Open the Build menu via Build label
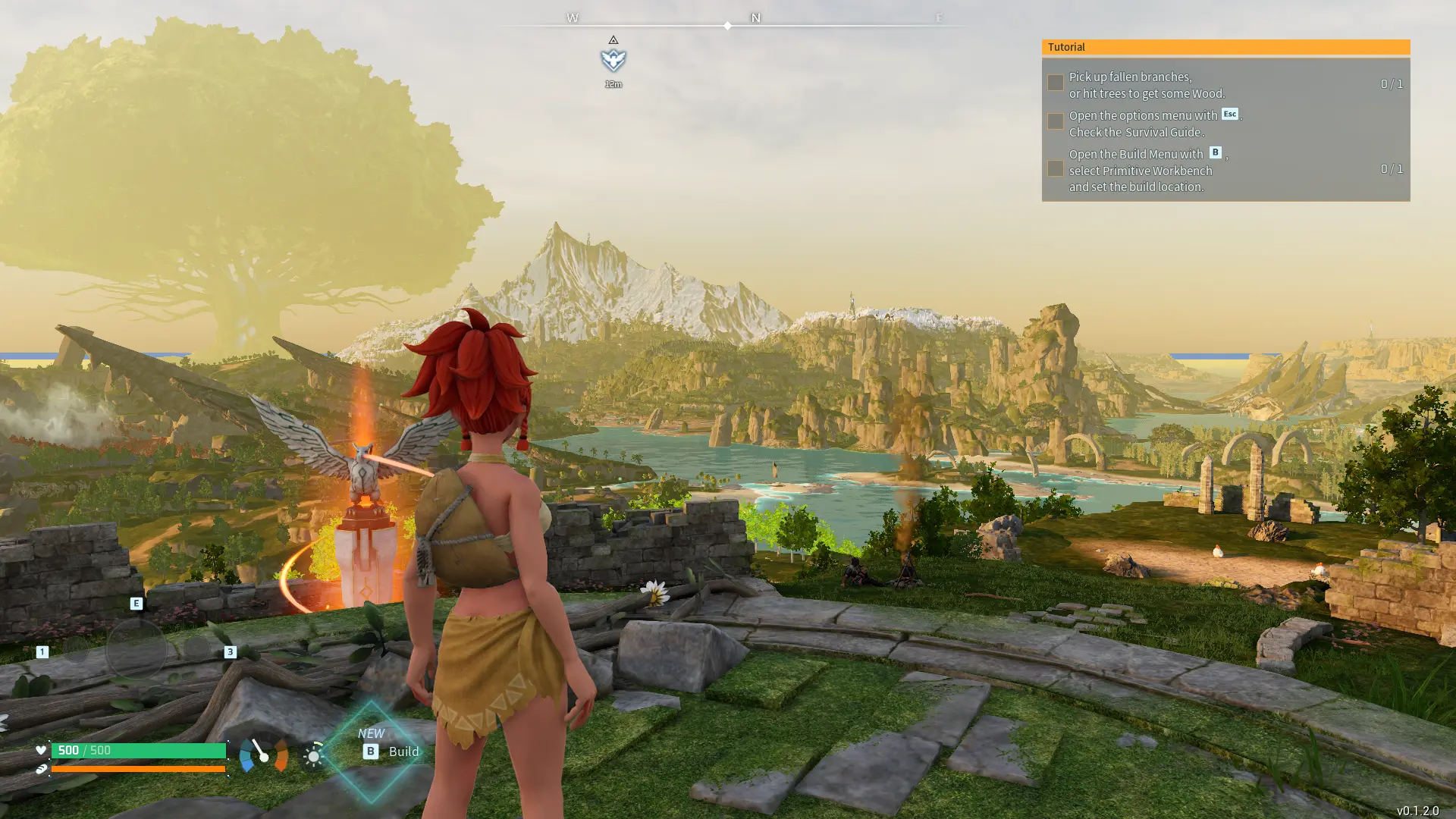 tap(403, 752)
